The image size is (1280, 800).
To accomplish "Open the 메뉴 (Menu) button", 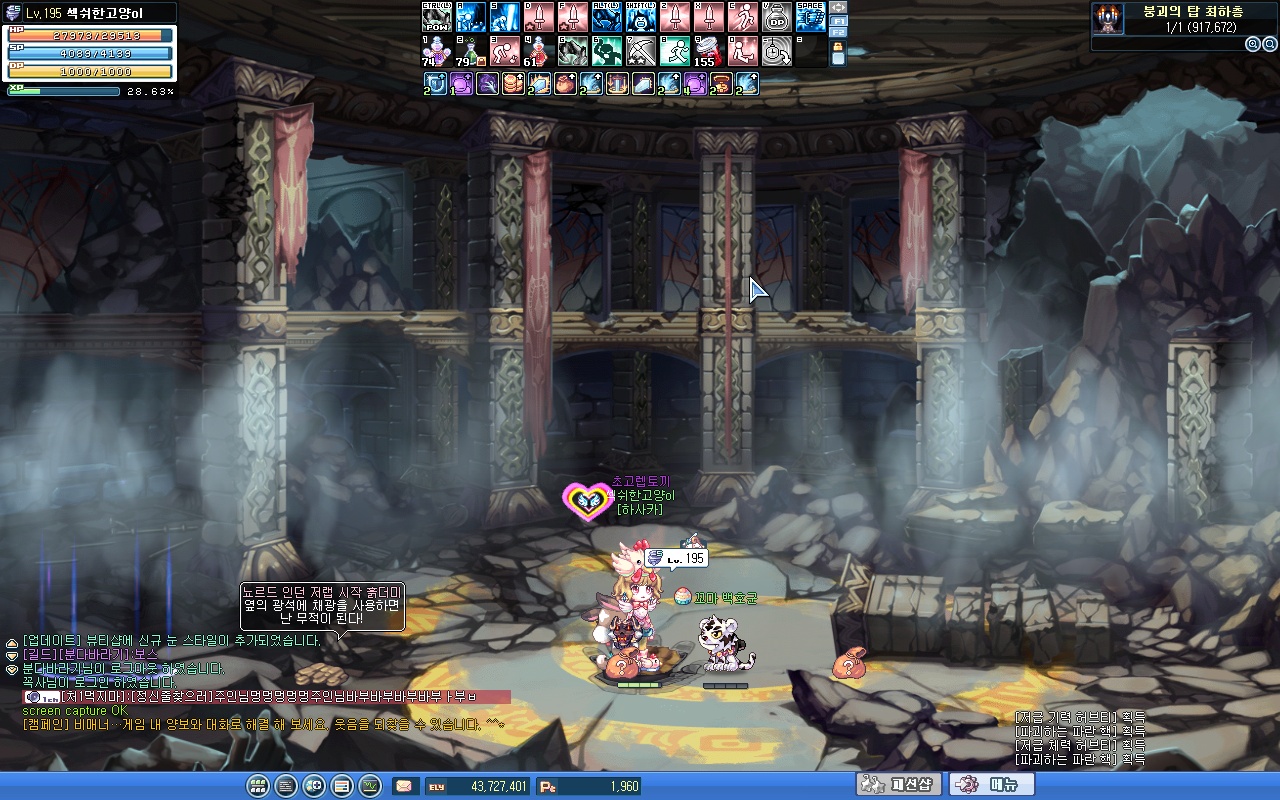I will coord(991,785).
